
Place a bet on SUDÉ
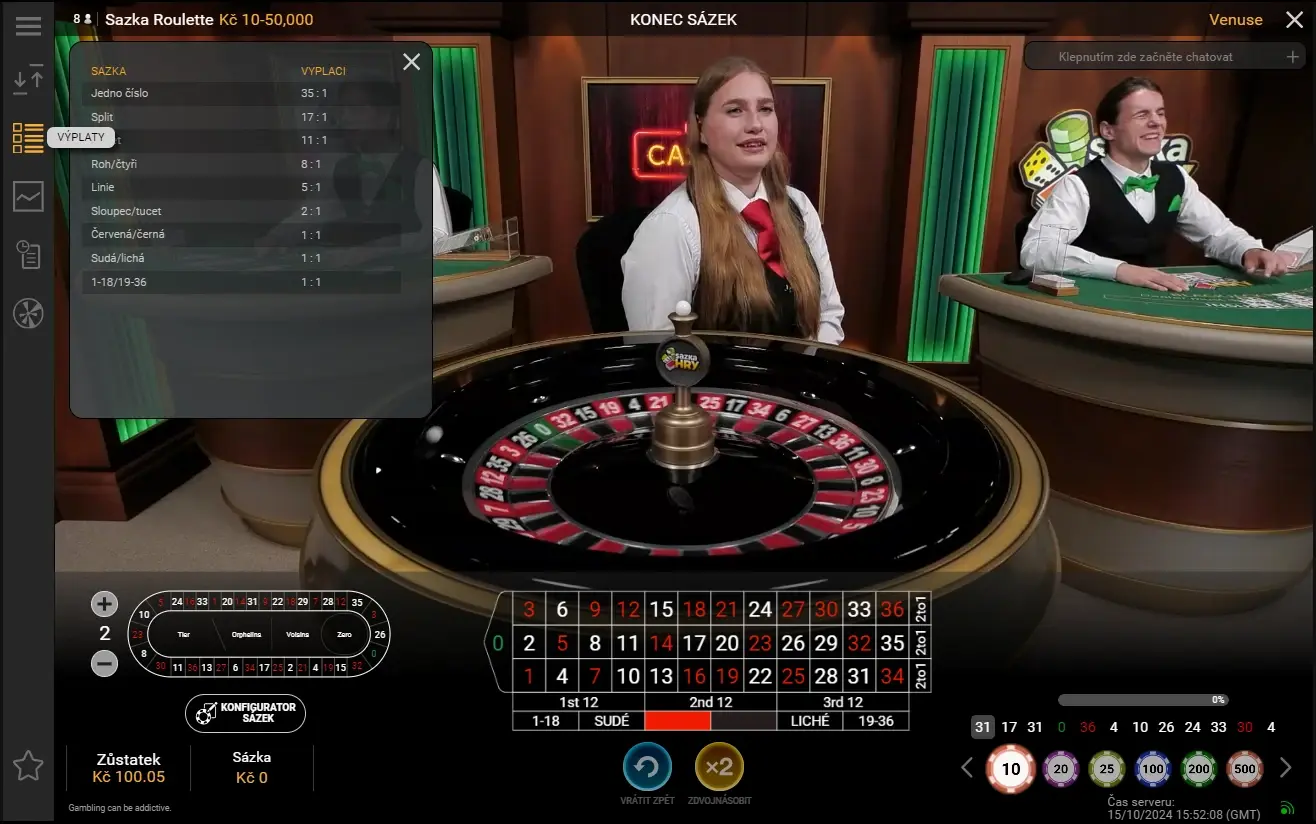(x=611, y=720)
